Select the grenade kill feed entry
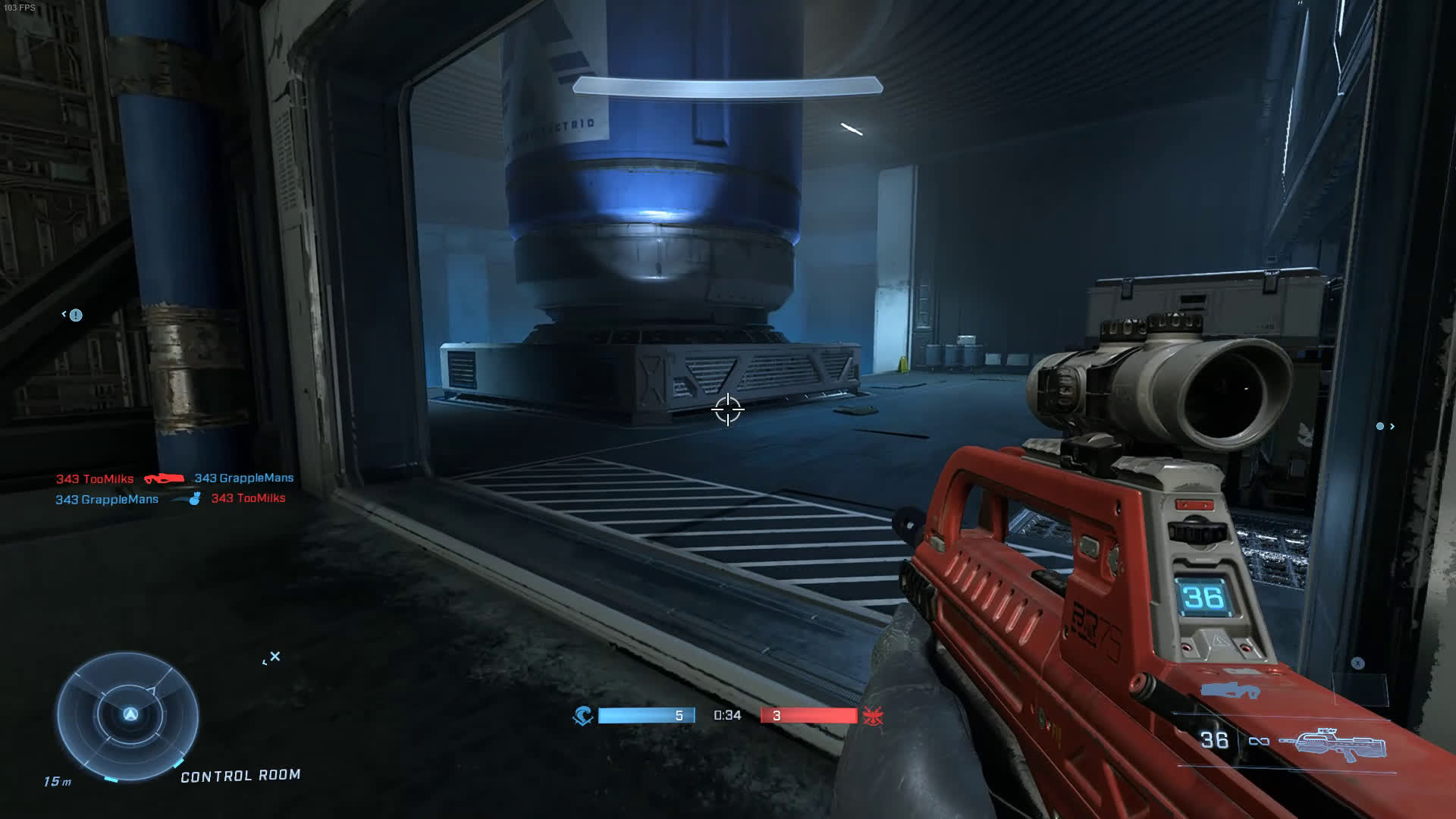This screenshot has height=819, width=1456. click(171, 499)
